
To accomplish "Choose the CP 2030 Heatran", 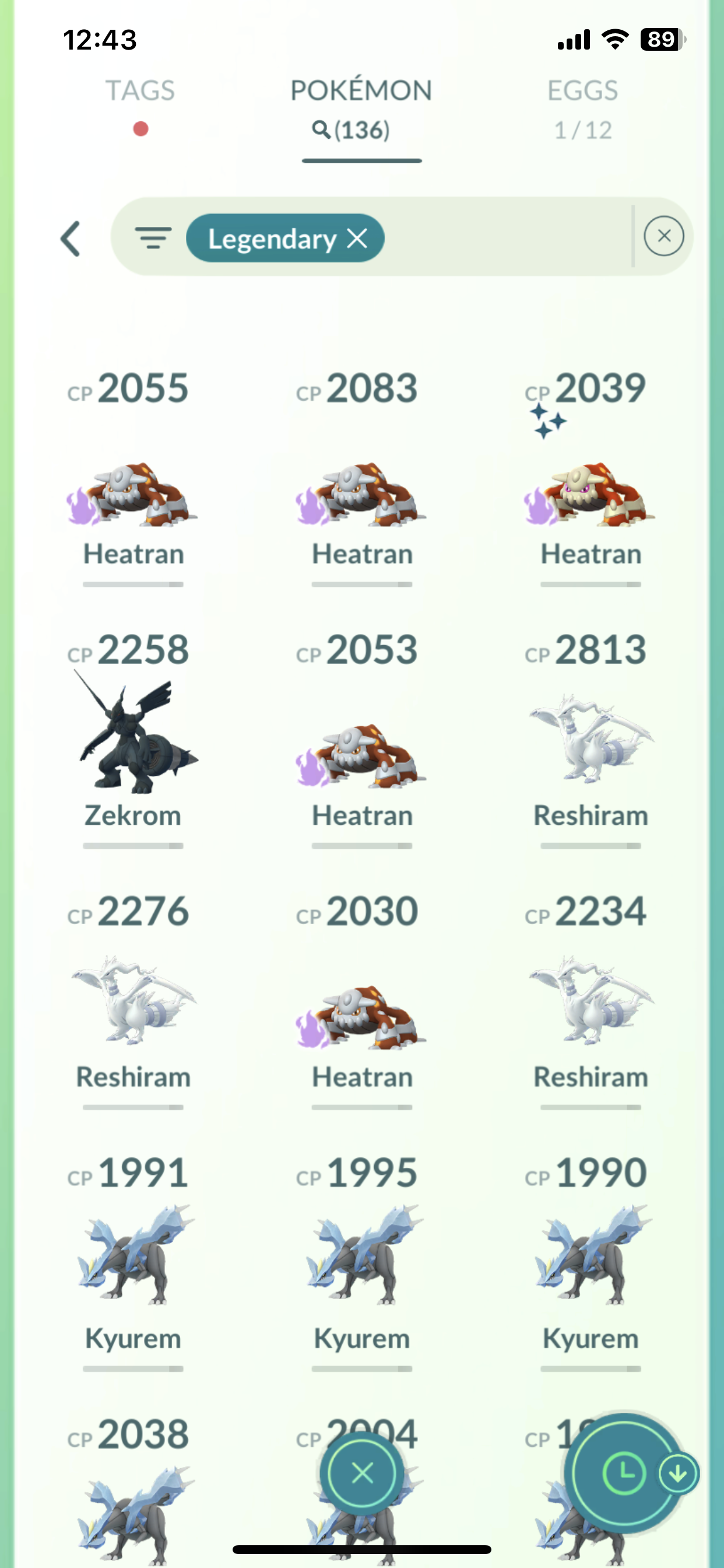I will coord(362,1018).
